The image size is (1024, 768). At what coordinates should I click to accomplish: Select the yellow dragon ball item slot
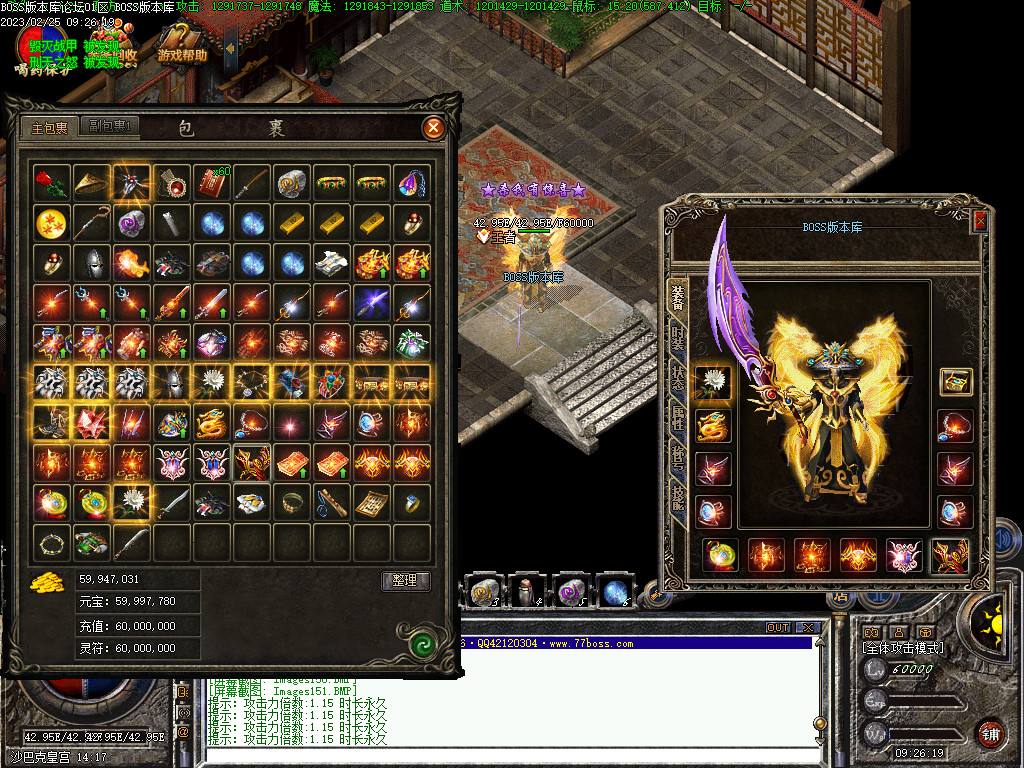(52, 223)
